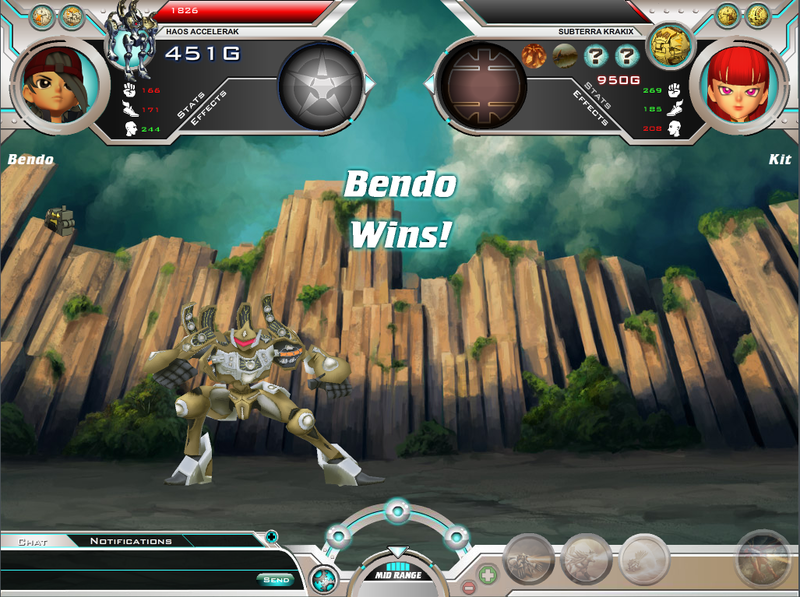Click the green plus button
This screenshot has width=800, height=597.
pyautogui.click(x=487, y=575)
